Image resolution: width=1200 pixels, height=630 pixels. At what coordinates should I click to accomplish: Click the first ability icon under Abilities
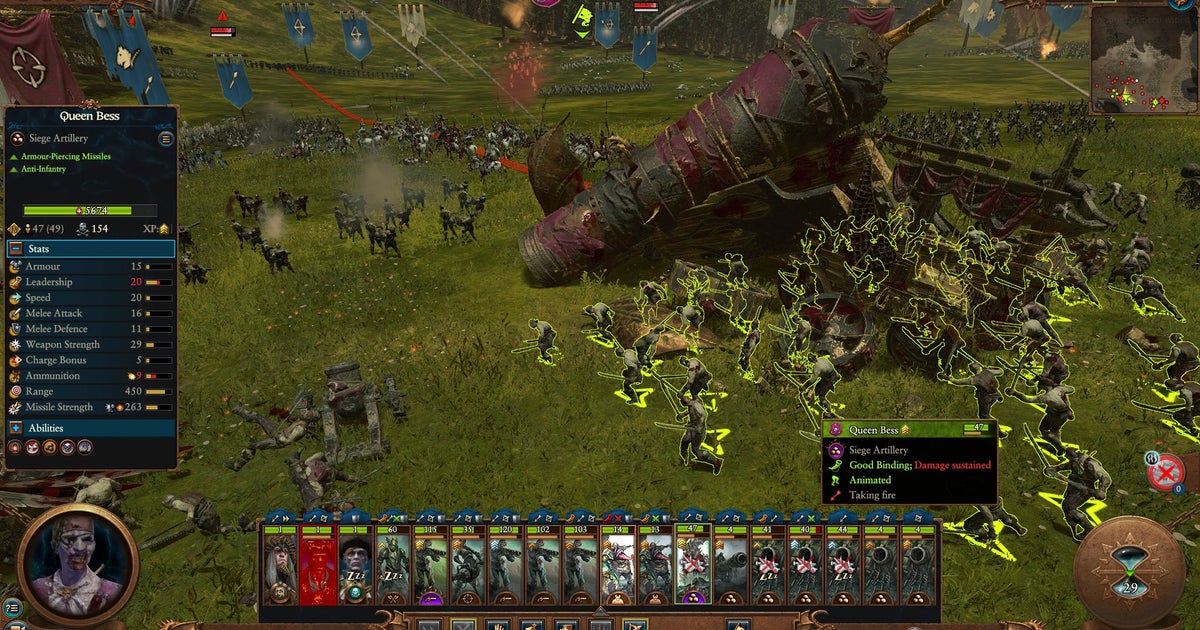pos(15,449)
